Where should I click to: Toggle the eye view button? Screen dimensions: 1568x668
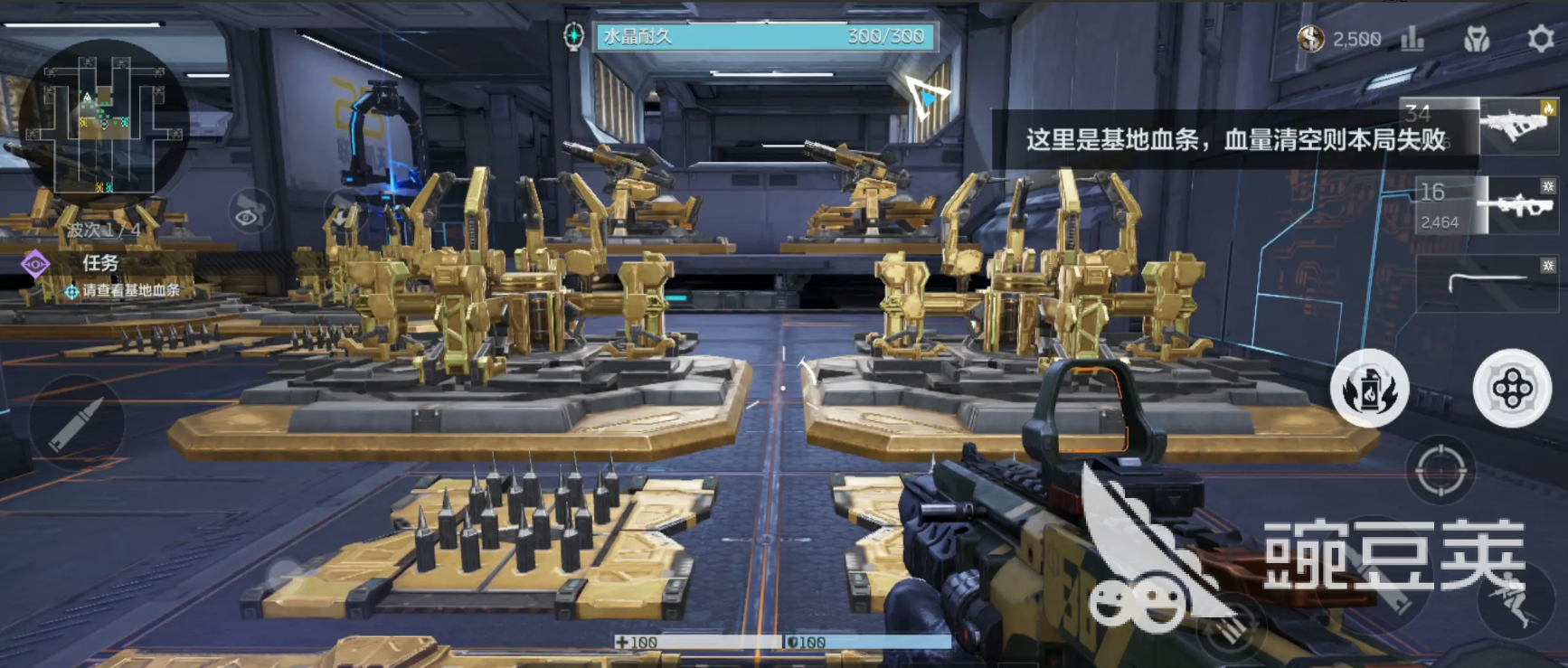[x=249, y=215]
